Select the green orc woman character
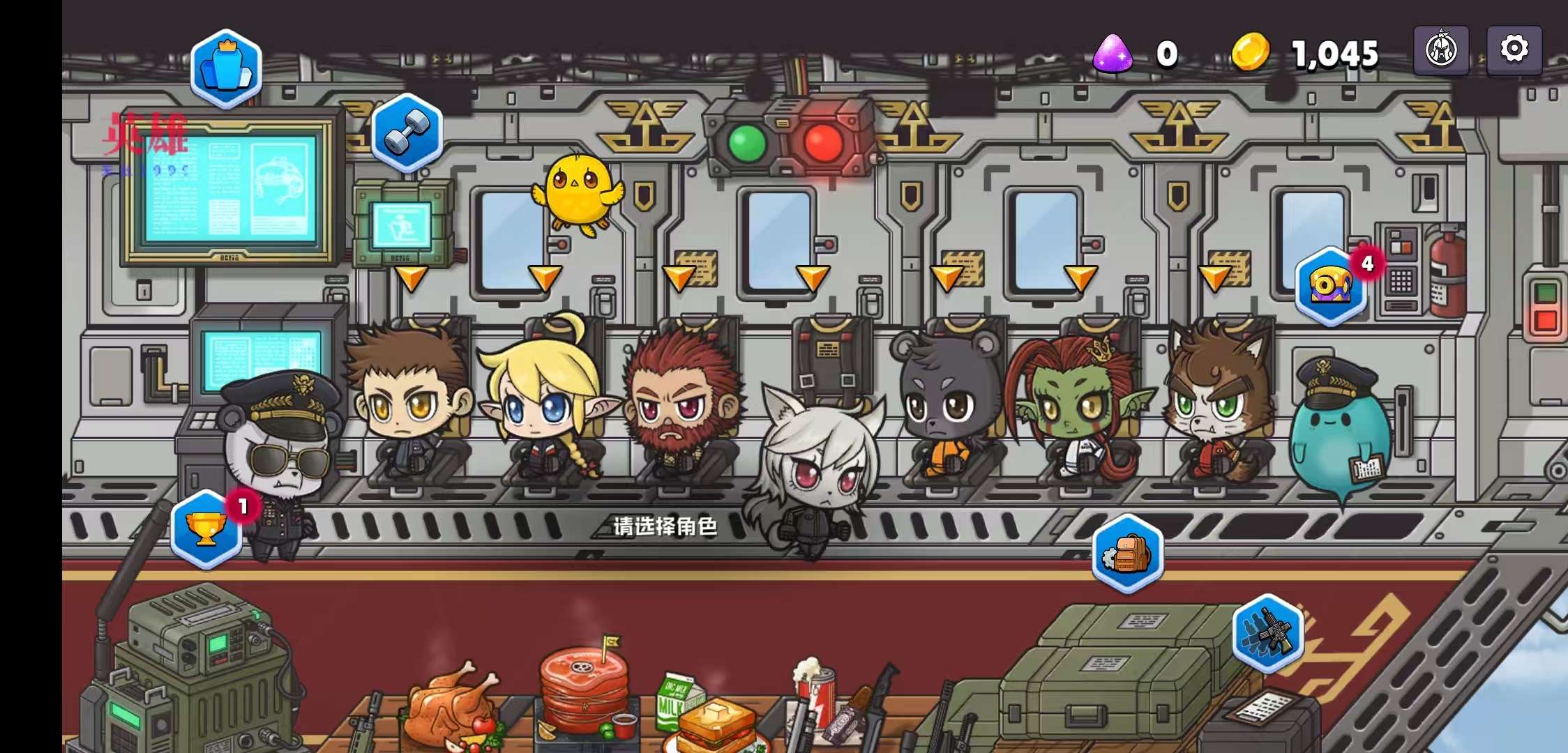 1078,404
